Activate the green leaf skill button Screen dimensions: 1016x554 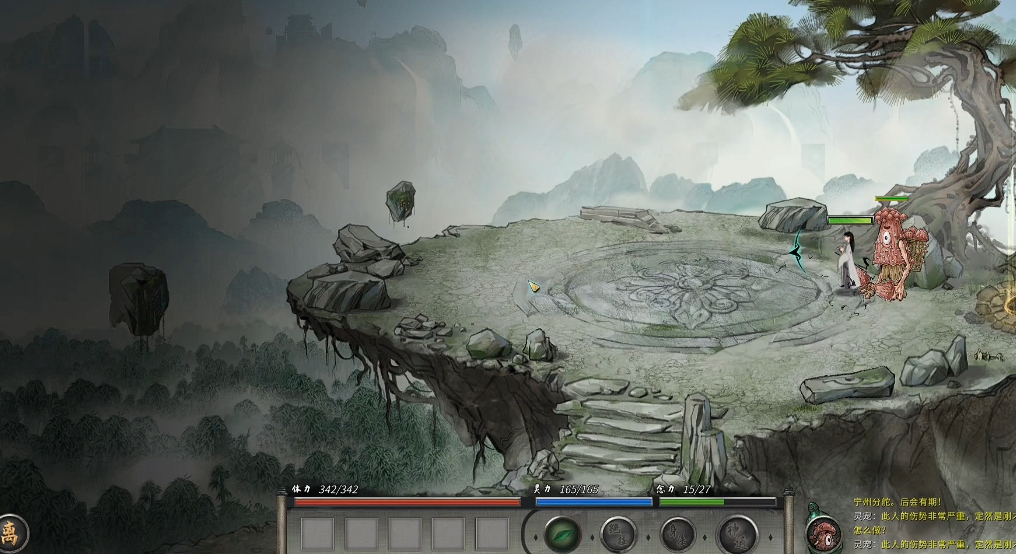pos(563,533)
